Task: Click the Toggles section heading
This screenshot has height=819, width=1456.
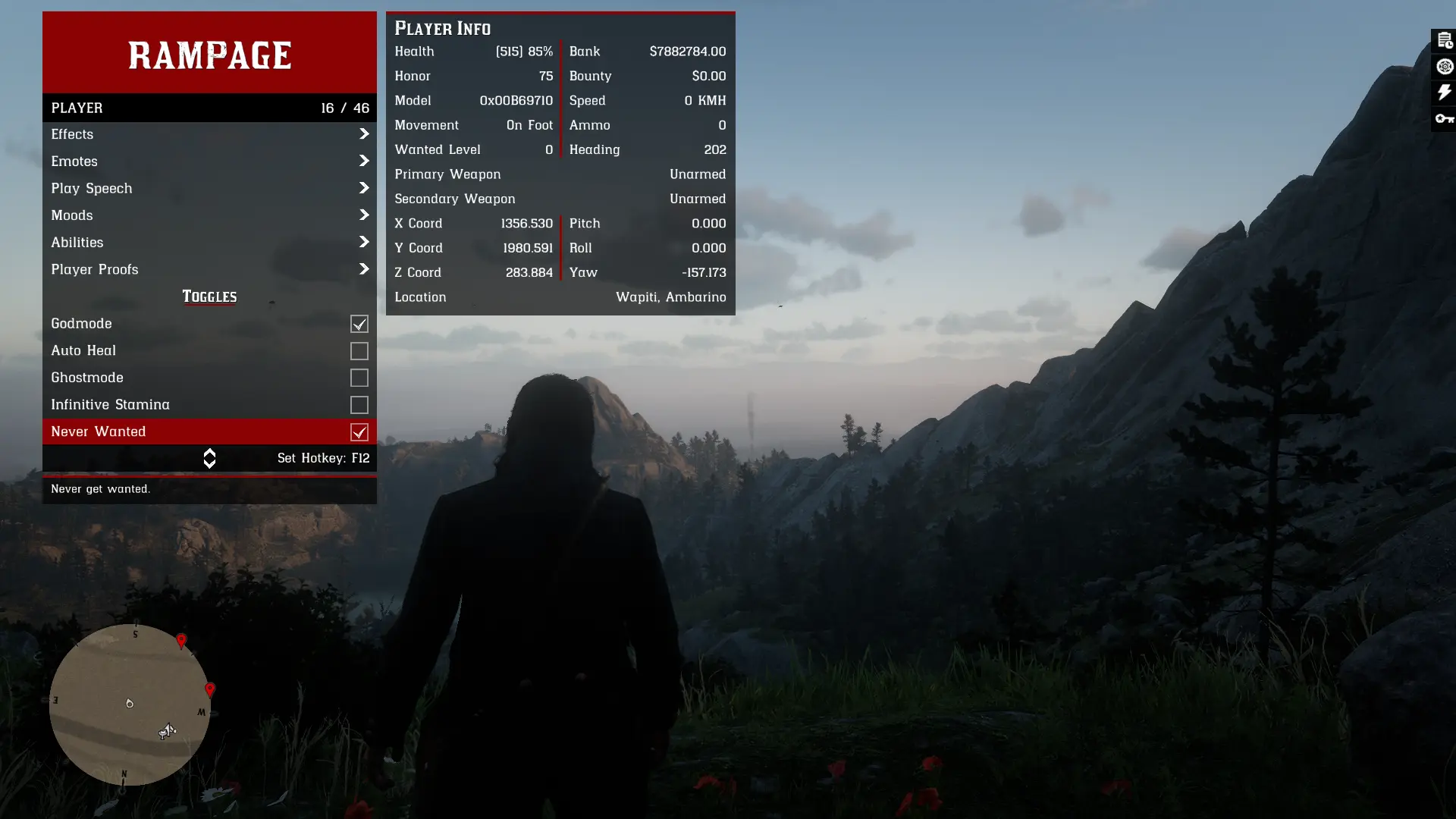Action: tap(209, 297)
